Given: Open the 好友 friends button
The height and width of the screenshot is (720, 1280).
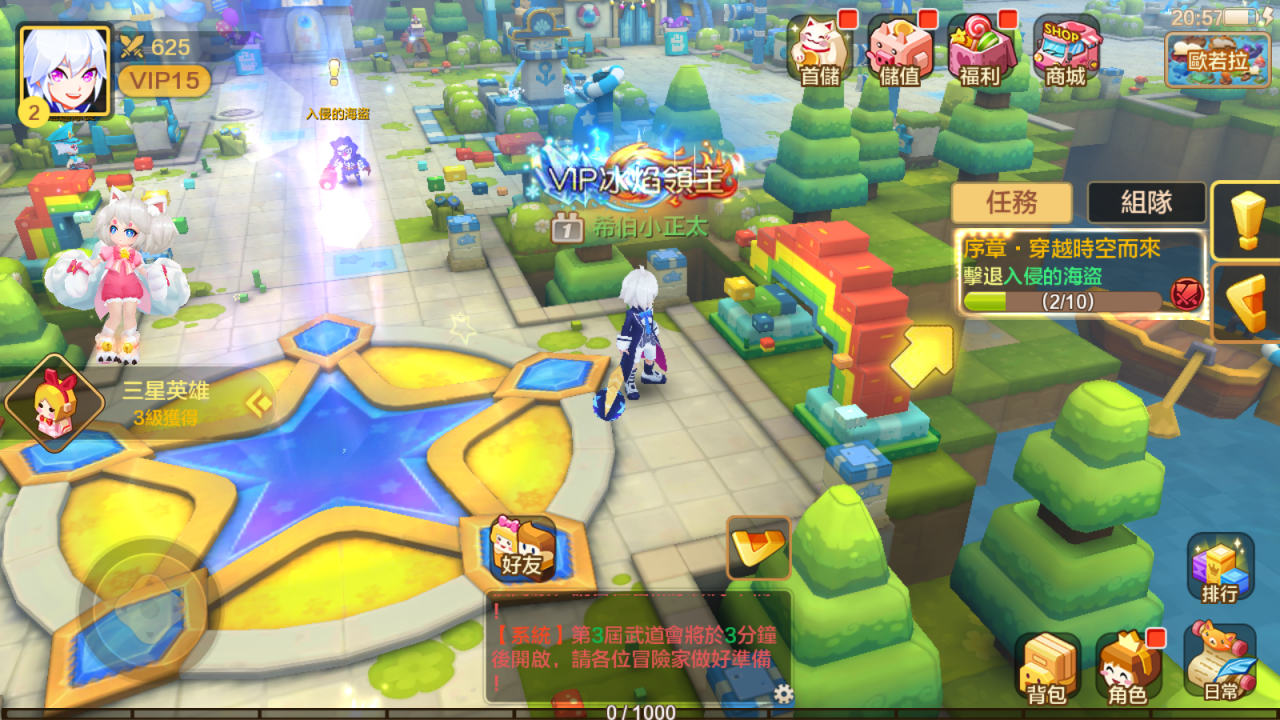Looking at the screenshot, I should (x=521, y=550).
